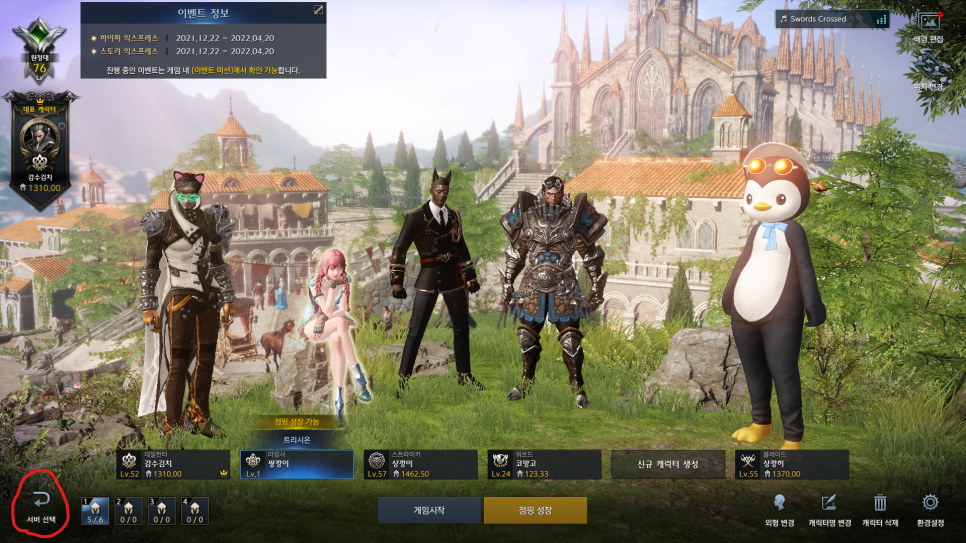
Task: Switch to character page 4 tab
Action: coord(194,511)
